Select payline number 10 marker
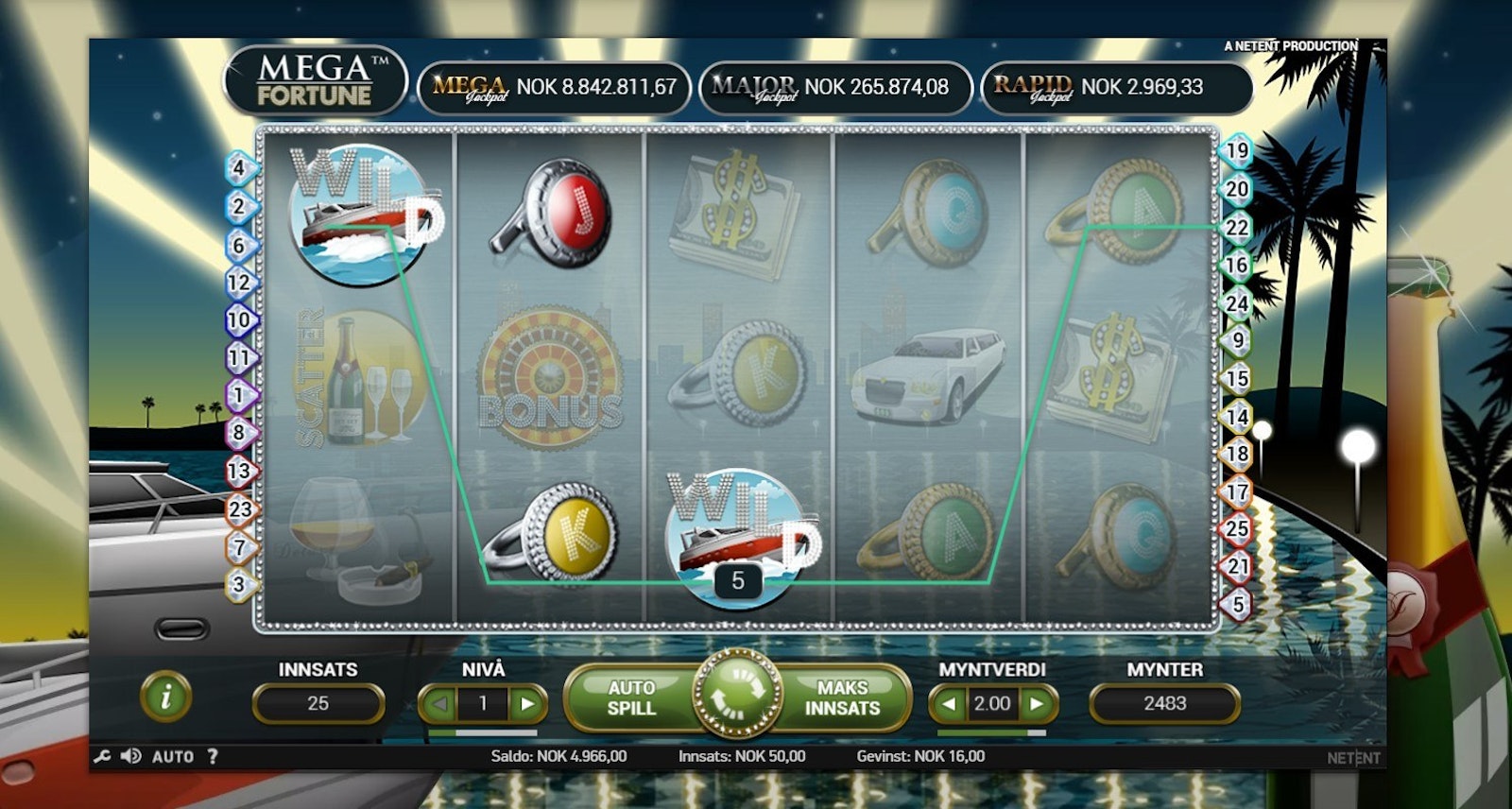 coord(239,320)
